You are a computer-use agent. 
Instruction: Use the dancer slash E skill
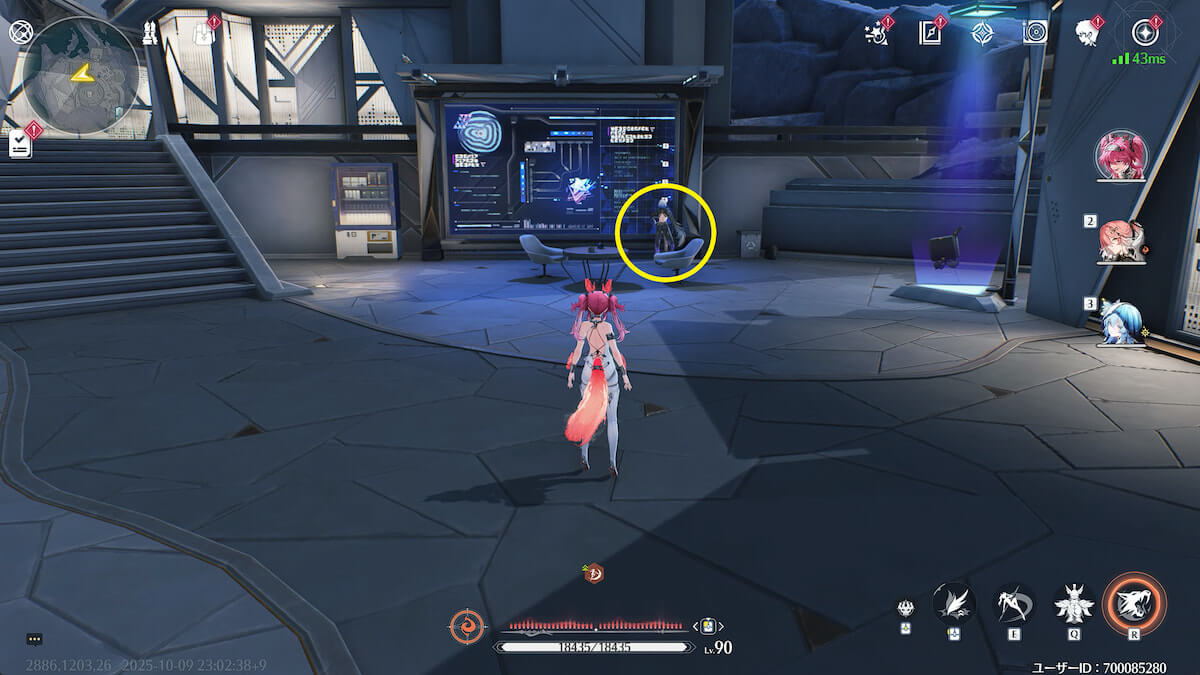point(1014,603)
